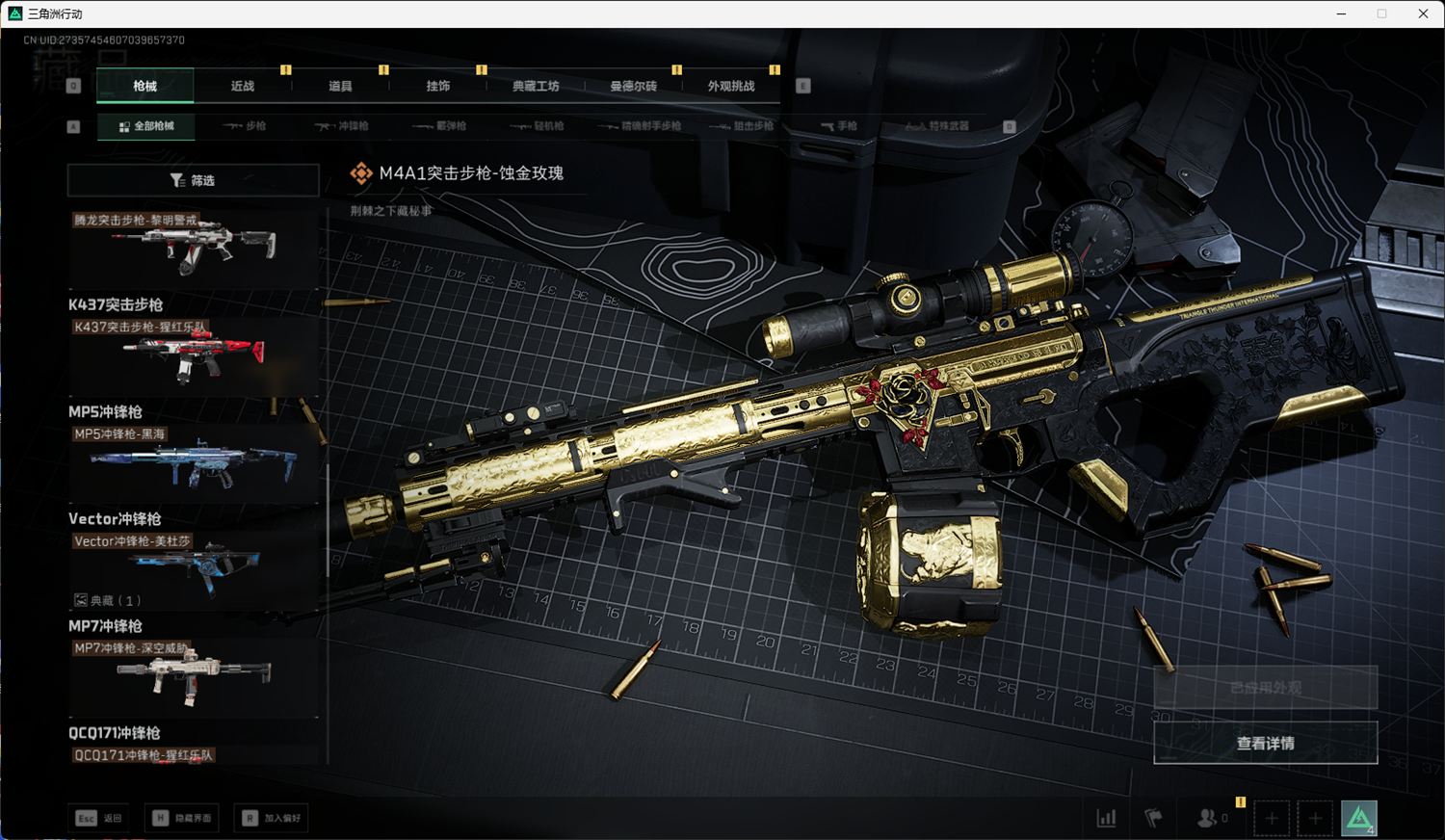Pick the Vector 美杜莎 skin thumbnail

[x=193, y=568]
